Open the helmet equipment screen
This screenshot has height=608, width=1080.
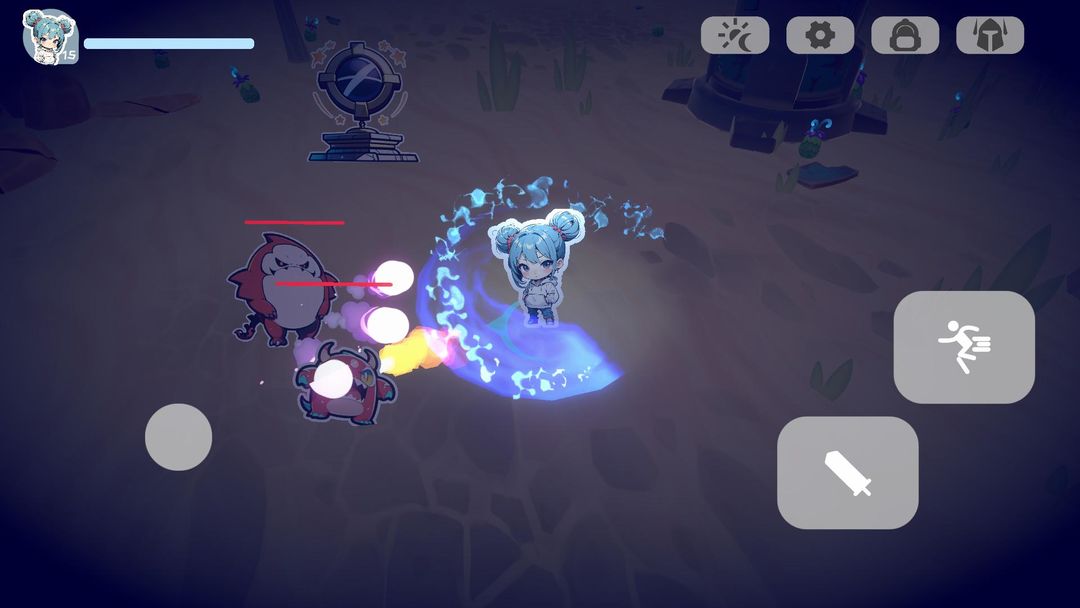990,36
